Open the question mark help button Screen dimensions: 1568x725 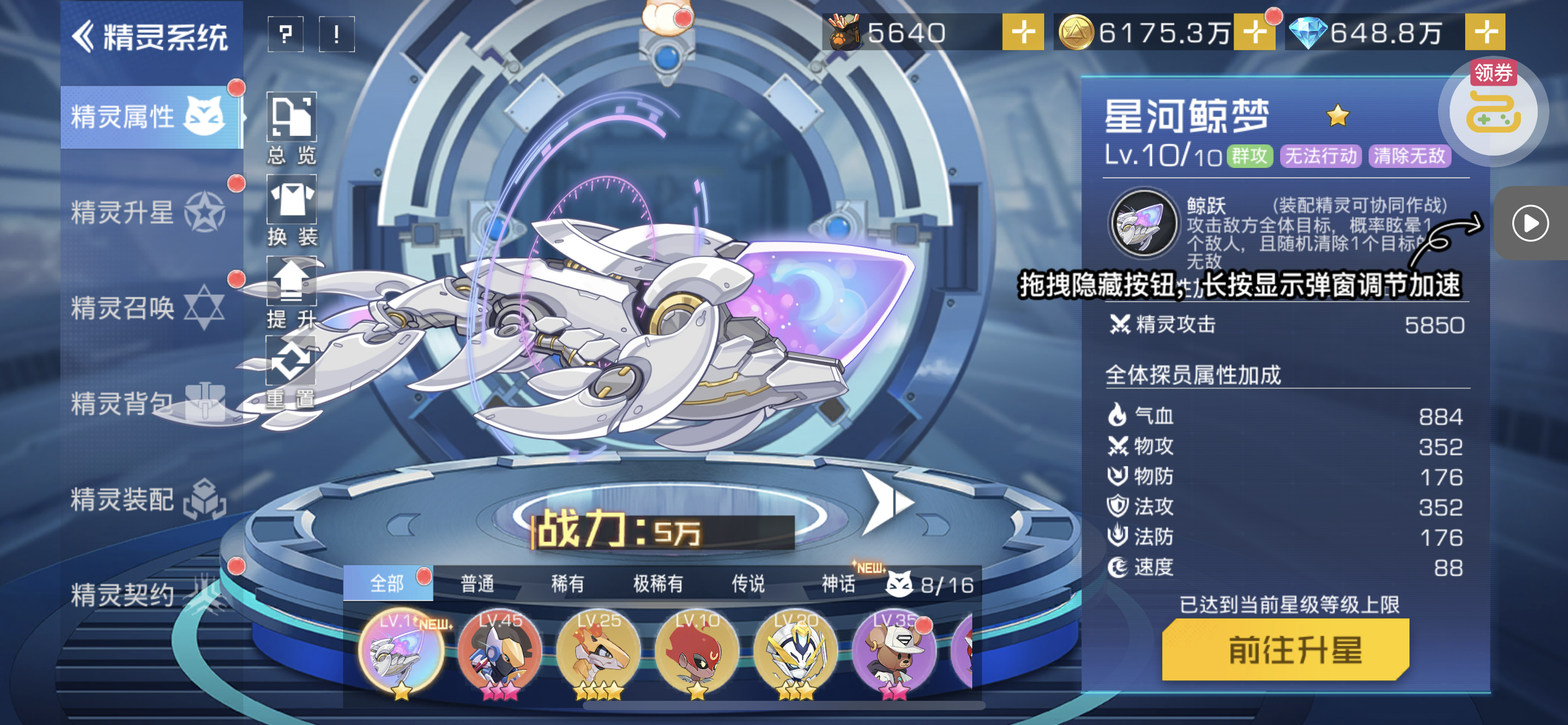point(285,34)
